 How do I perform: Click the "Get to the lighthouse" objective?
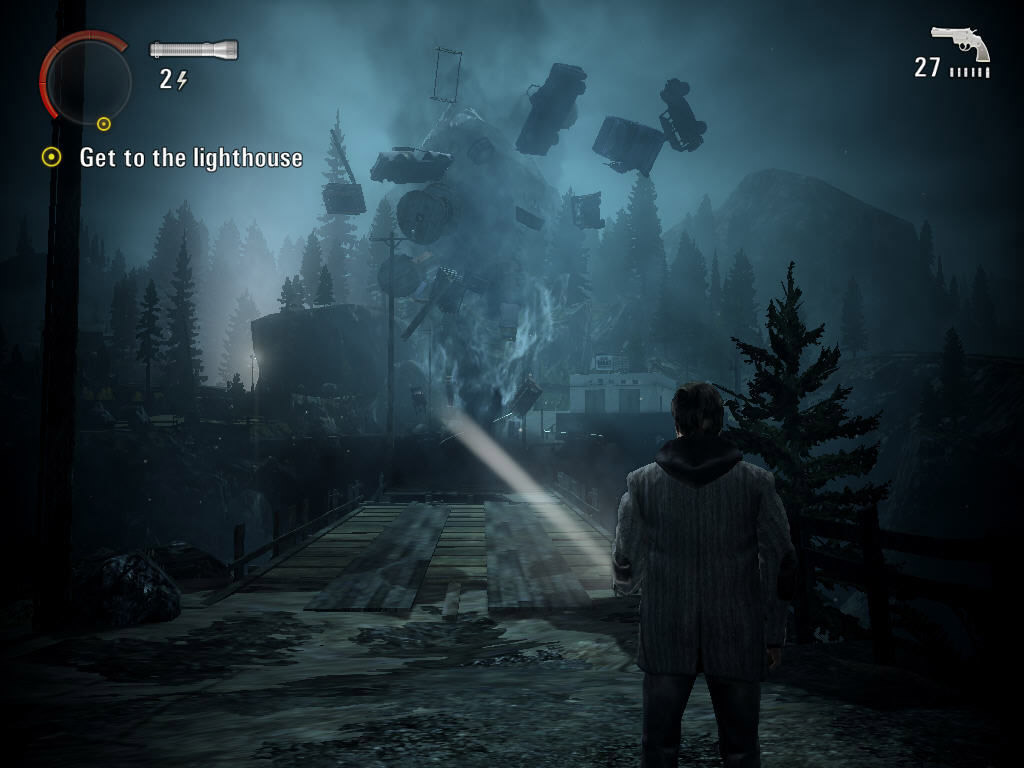(190, 158)
